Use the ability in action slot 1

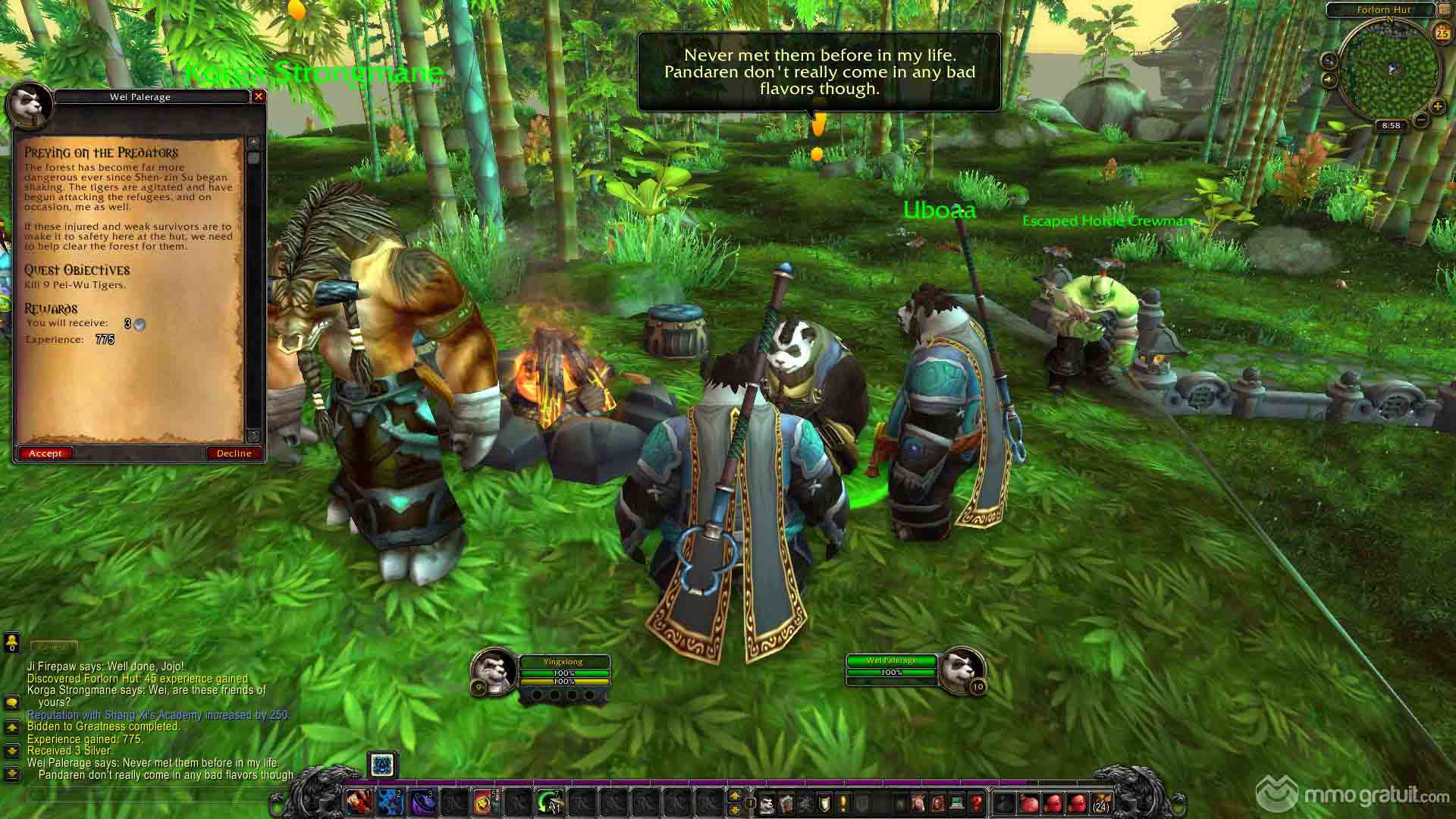(359, 801)
